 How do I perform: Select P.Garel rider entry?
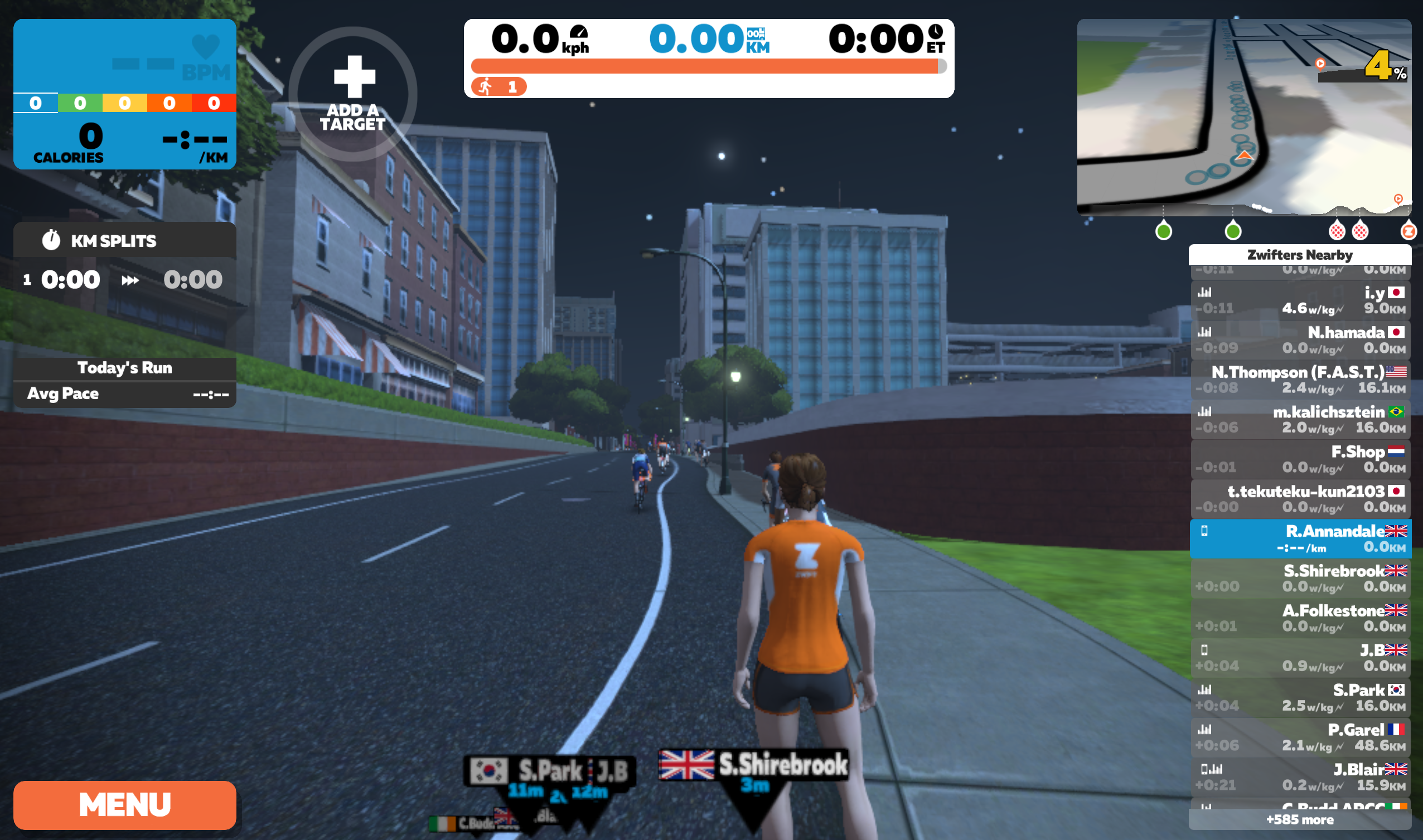1300,737
